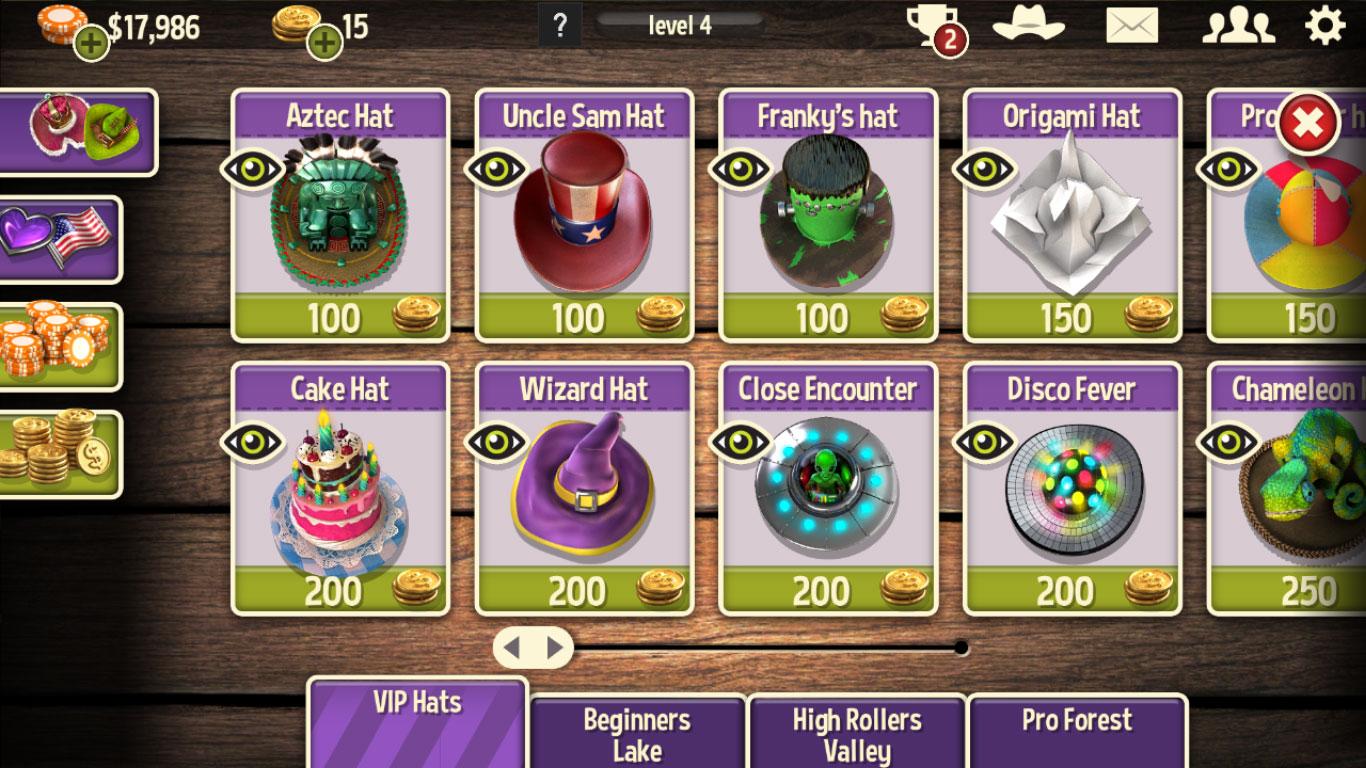
Task: Switch to the Beginners Lake tab
Action: coord(637,733)
